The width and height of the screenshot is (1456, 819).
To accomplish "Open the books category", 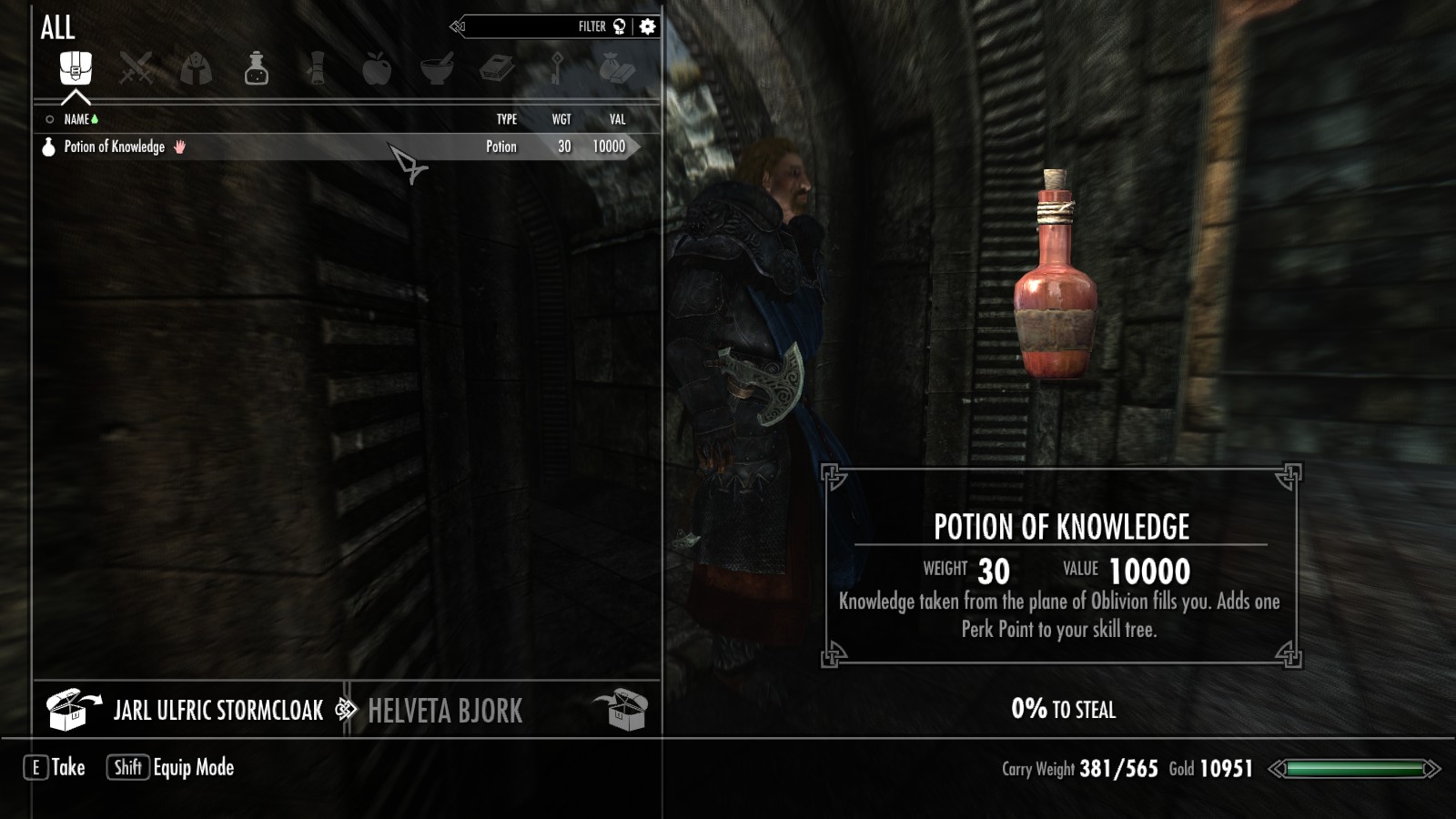I will pos(497,68).
